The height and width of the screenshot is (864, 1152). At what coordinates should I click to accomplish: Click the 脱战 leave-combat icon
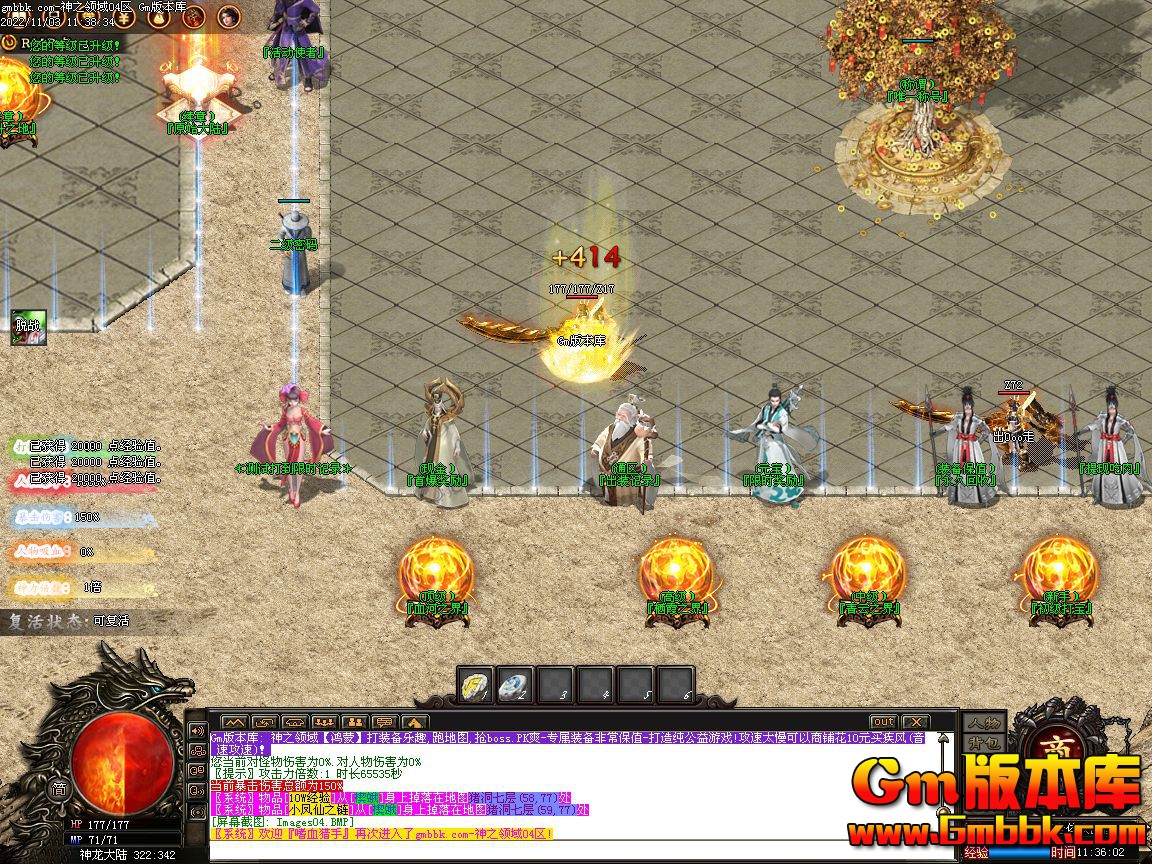[x=27, y=327]
